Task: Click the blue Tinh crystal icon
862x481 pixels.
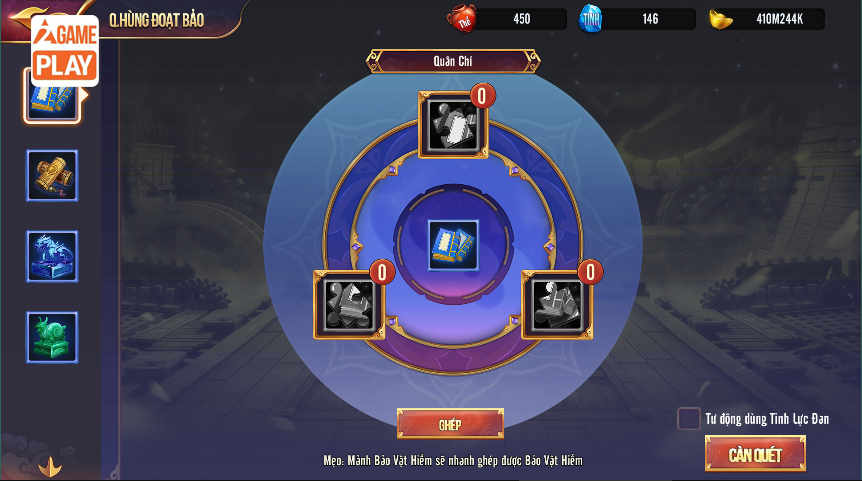Action: 591,19
